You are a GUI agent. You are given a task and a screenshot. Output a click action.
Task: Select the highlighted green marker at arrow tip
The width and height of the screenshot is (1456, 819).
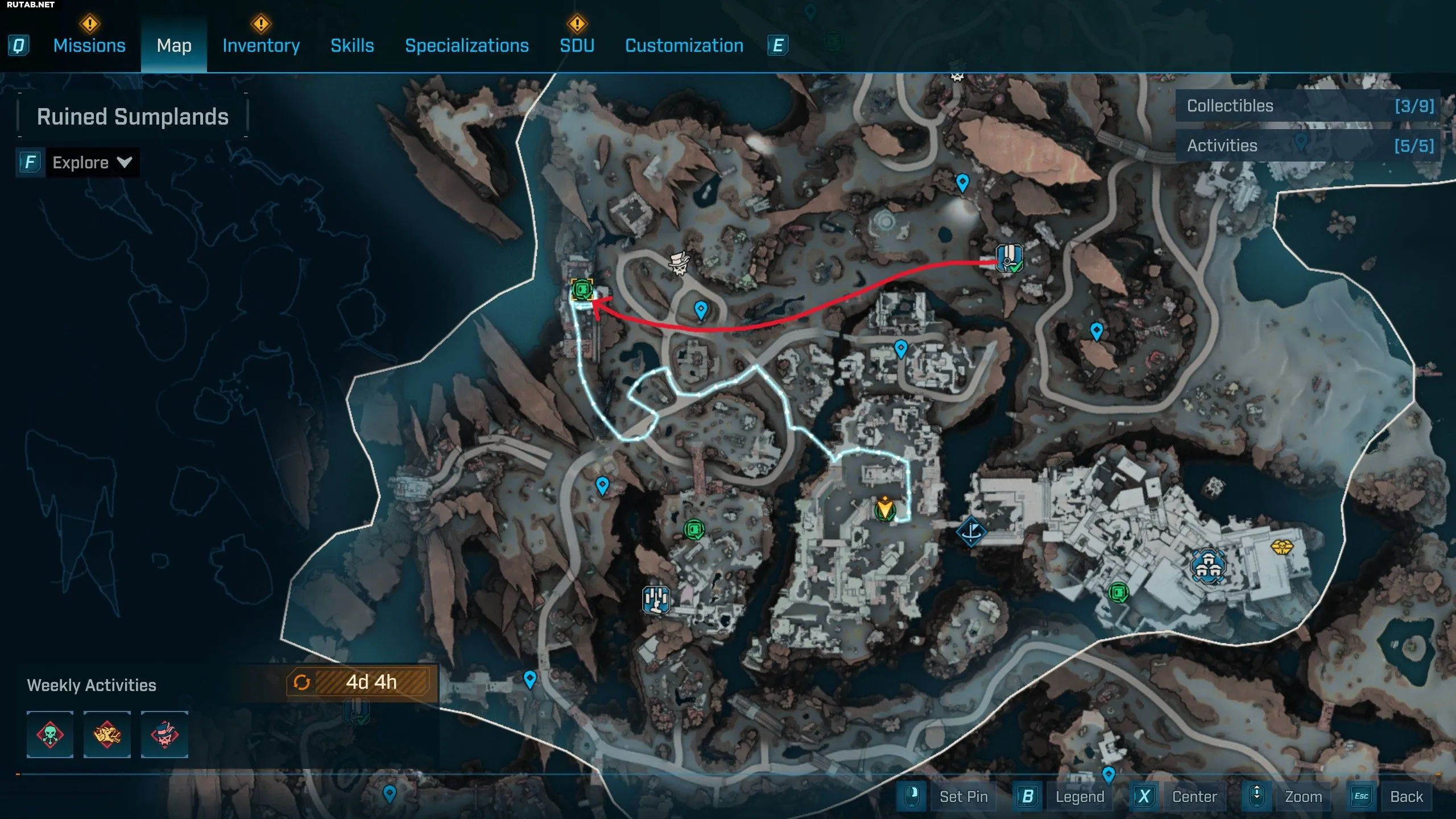tap(582, 290)
